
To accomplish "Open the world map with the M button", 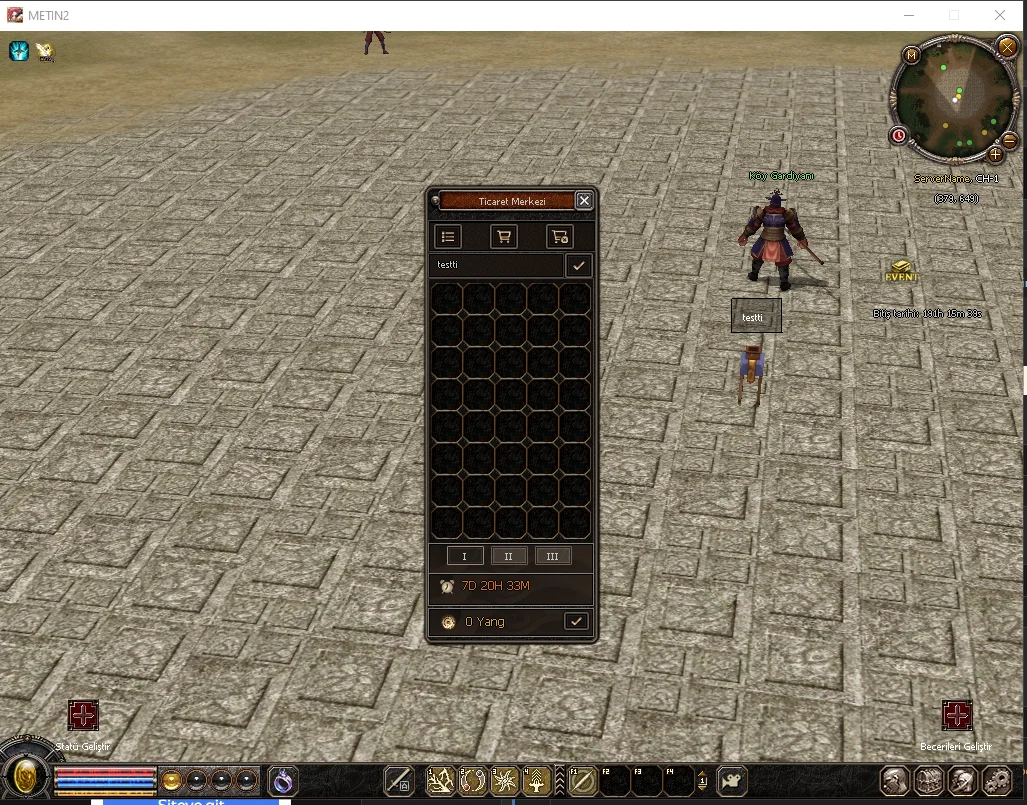I will [x=911, y=55].
